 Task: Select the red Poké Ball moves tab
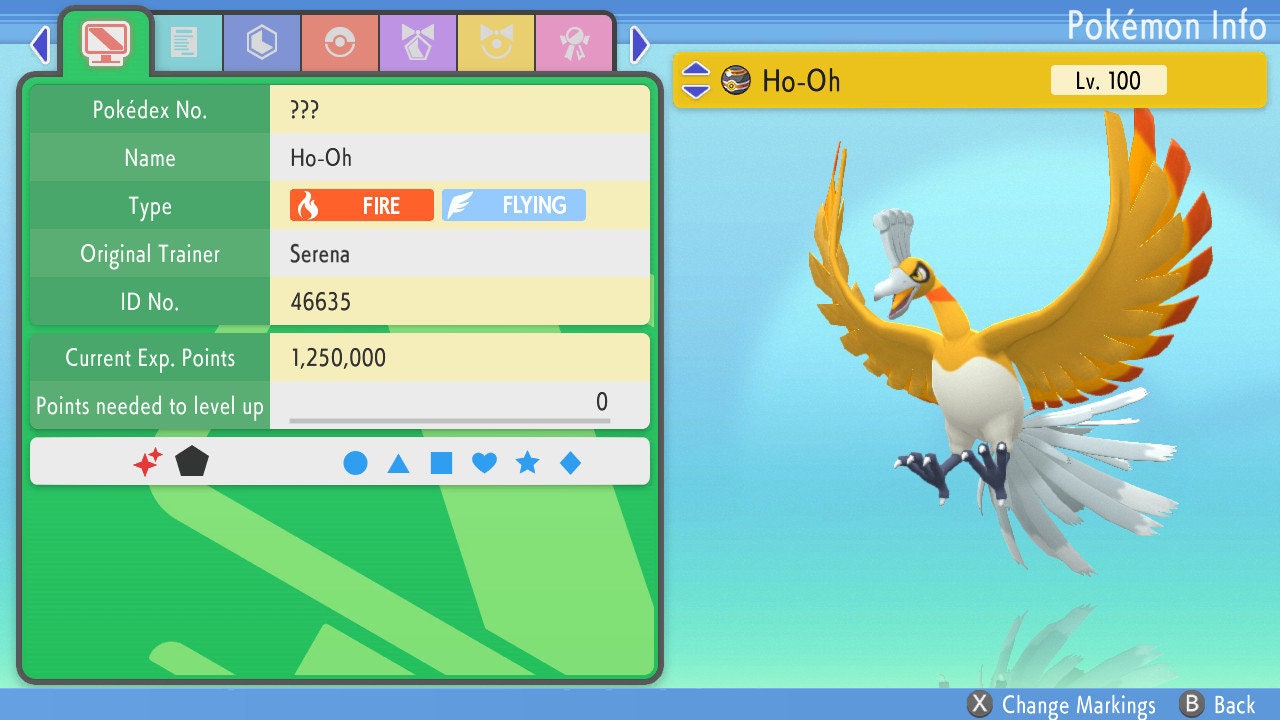(x=339, y=43)
